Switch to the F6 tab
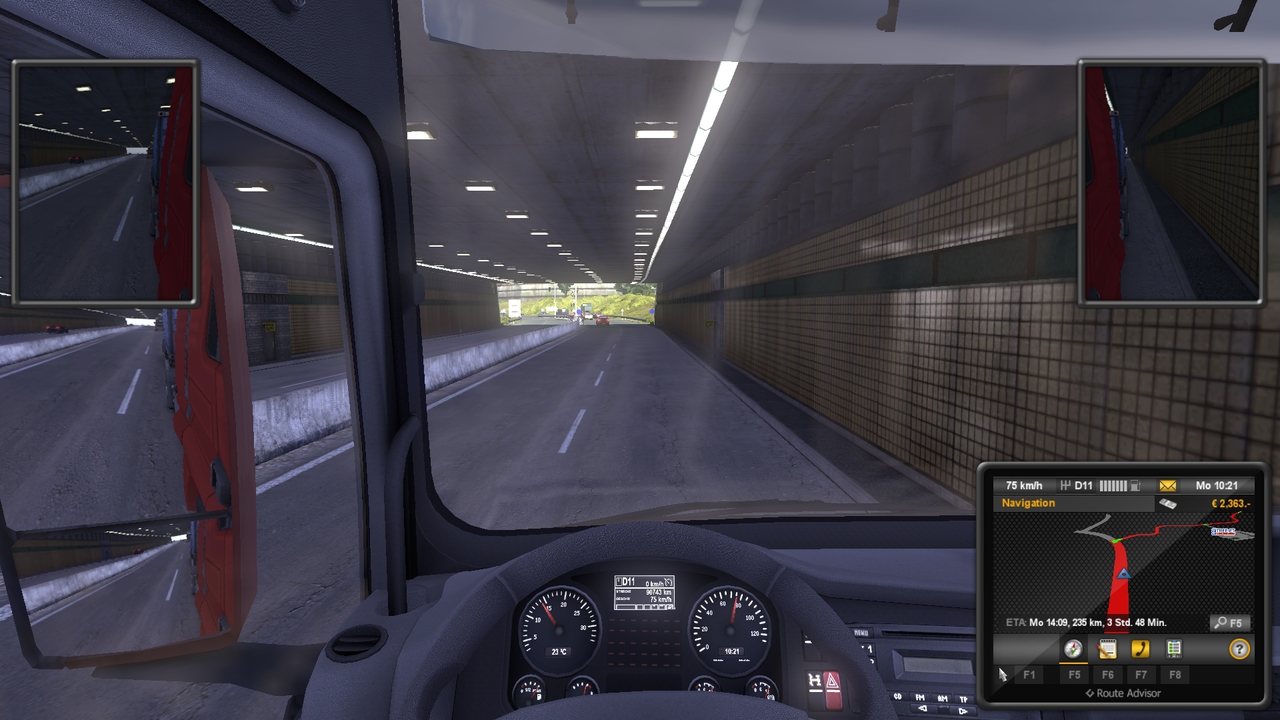1280x720 pixels. [x=1109, y=674]
